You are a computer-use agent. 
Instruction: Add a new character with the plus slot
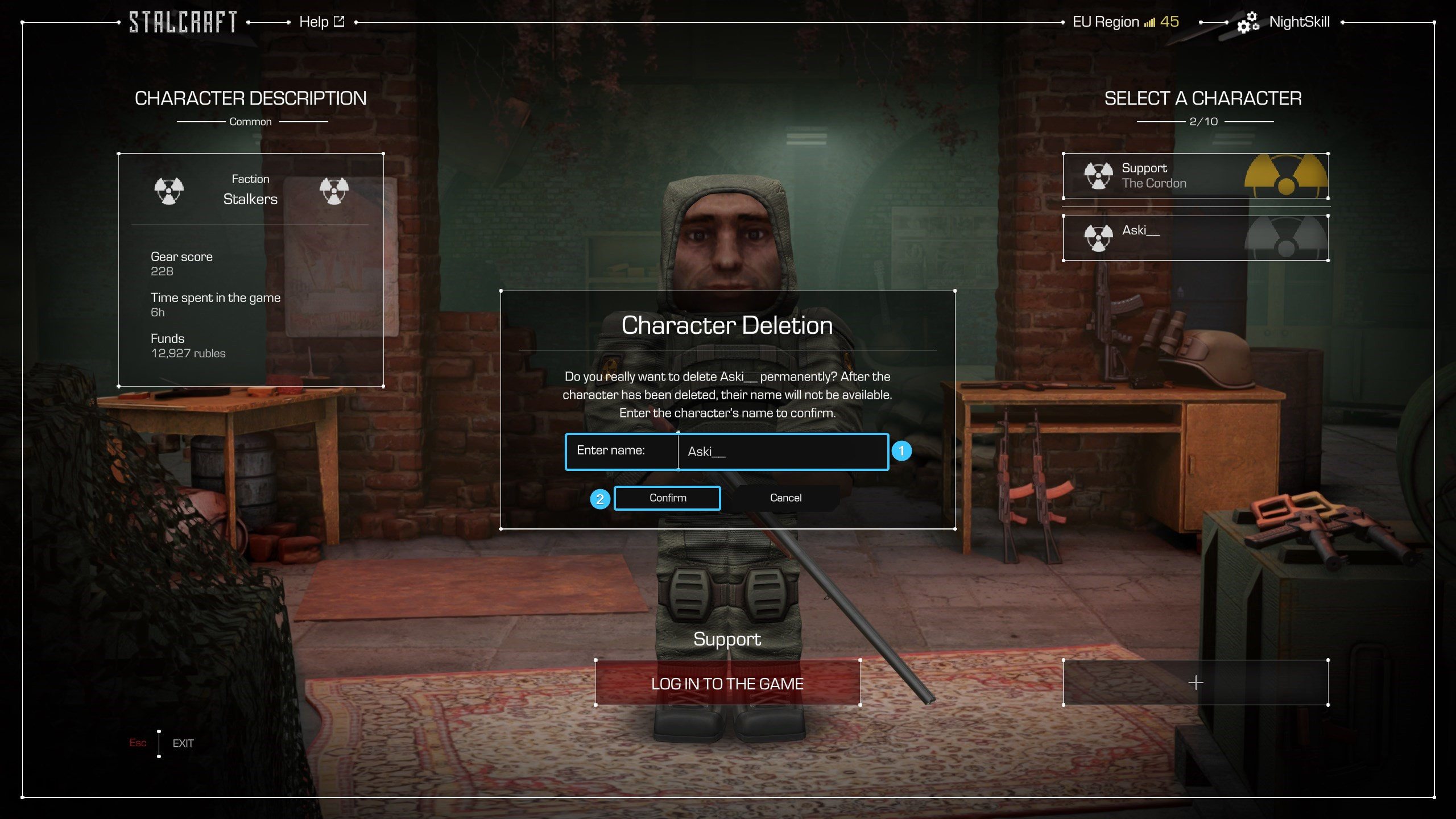coord(1195,682)
